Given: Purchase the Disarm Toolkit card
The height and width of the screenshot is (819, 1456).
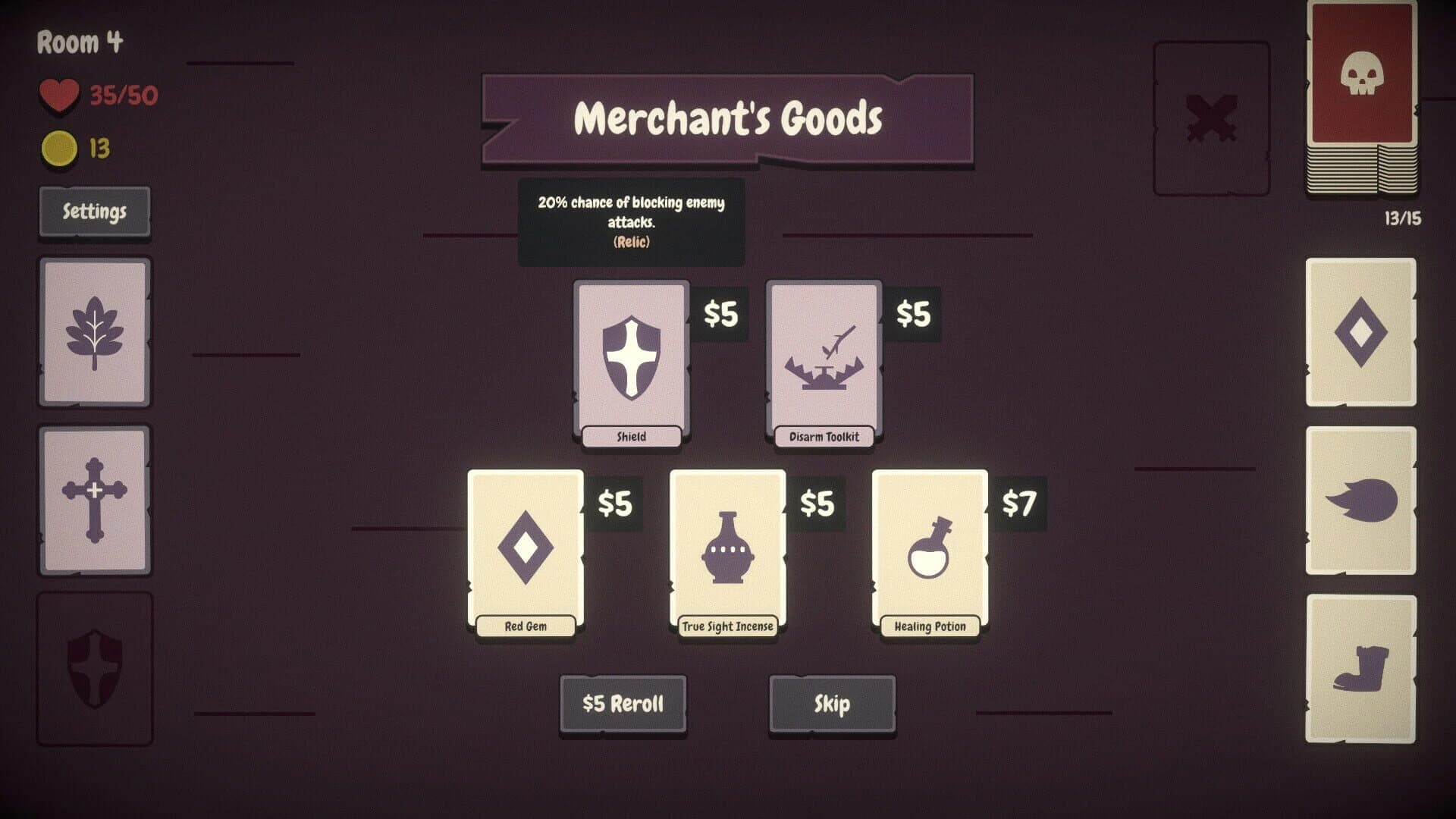Looking at the screenshot, I should click(x=823, y=356).
